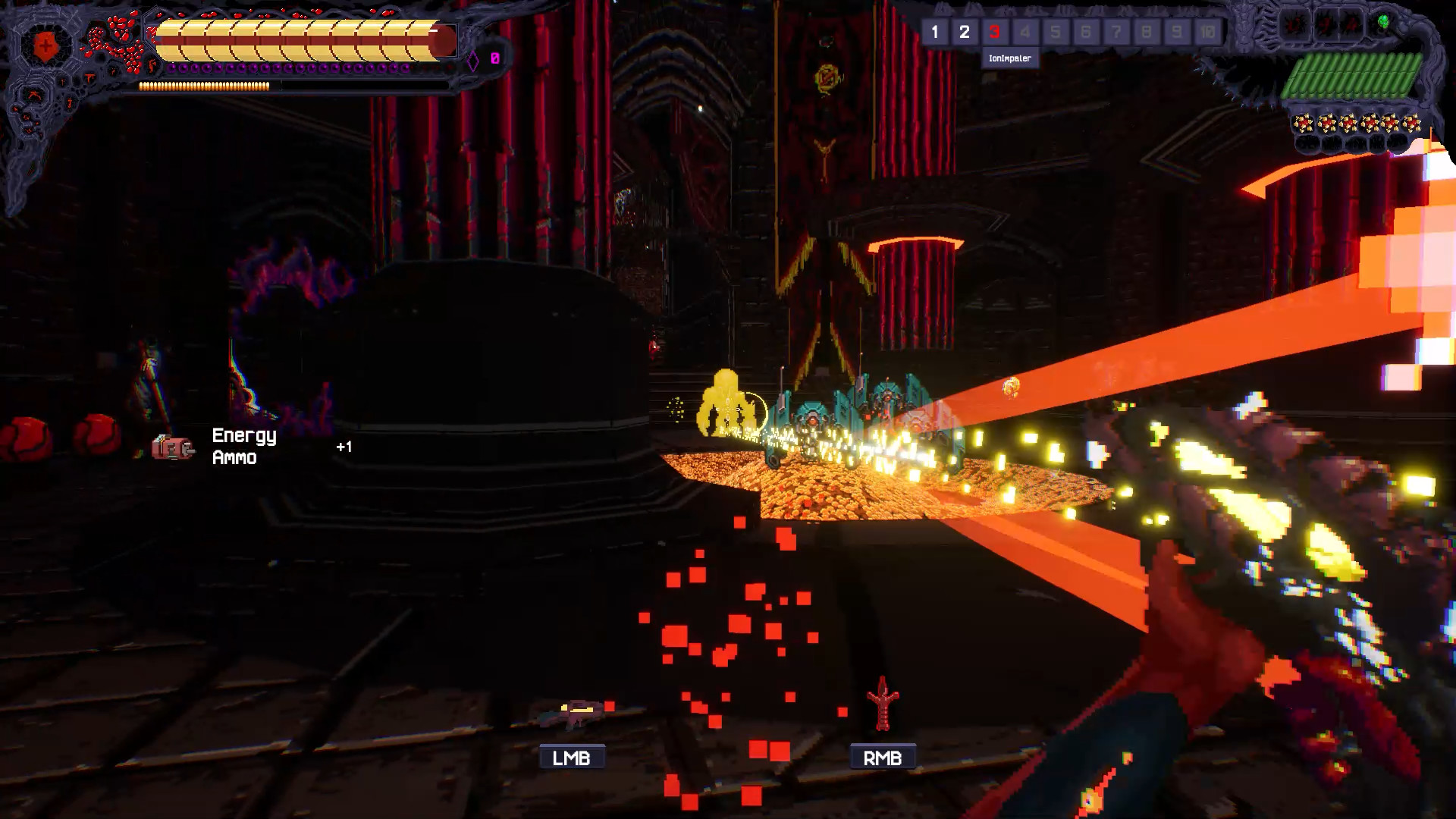Click the leftmost red sigil icon top-right
Screen dimensions: 1456x819
click(1294, 23)
